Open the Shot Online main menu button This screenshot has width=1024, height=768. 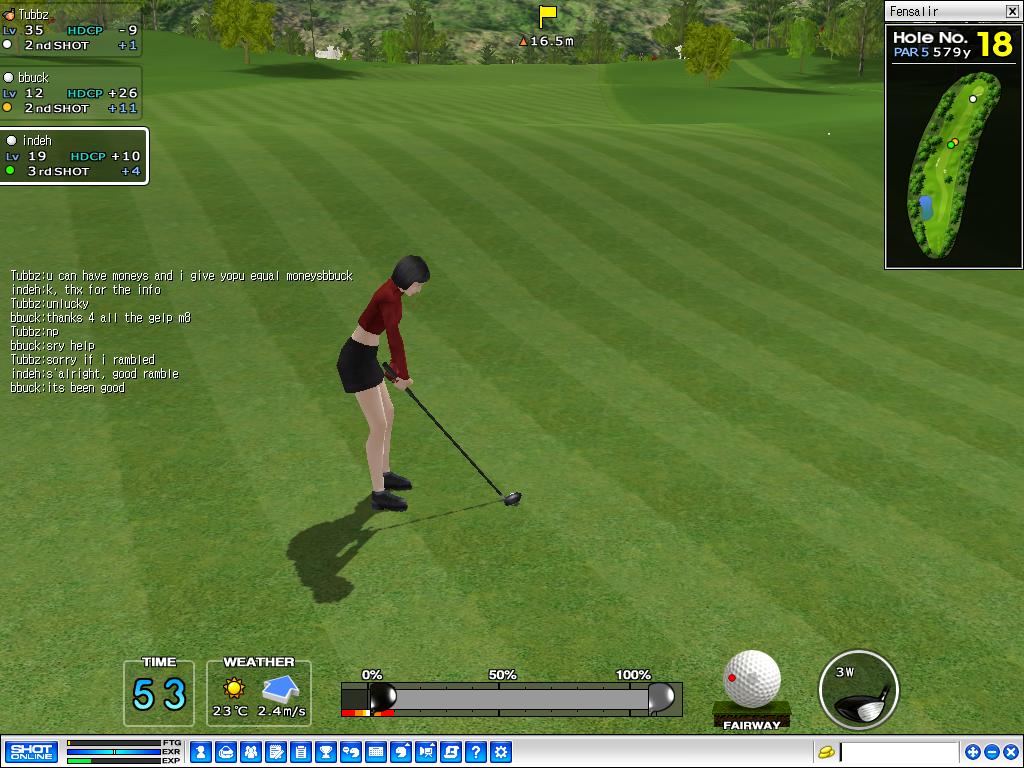click(x=31, y=752)
